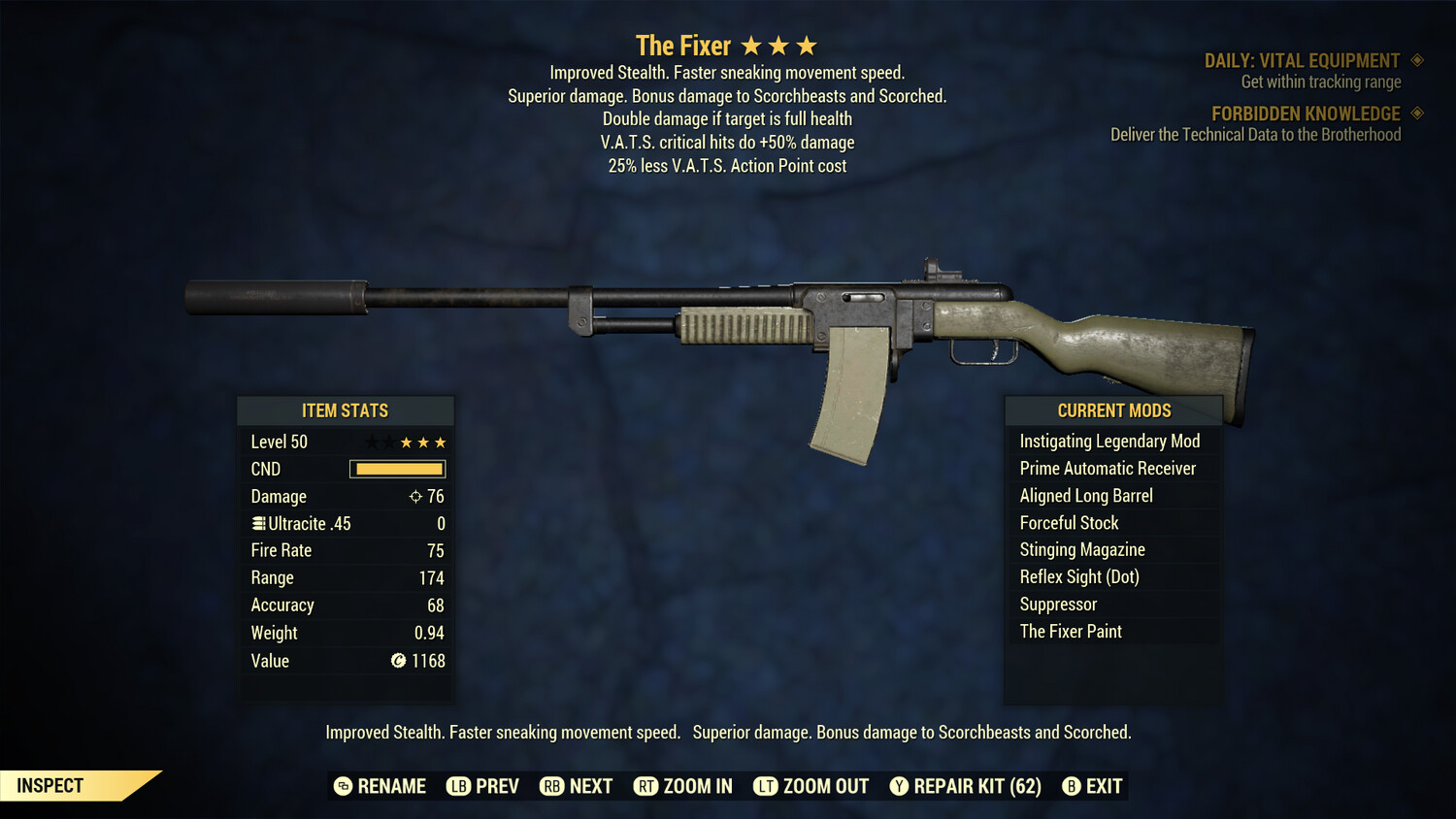The image size is (1456, 819).
Task: Click the caps icon next to Value 1168
Action: pyautogui.click(x=396, y=662)
